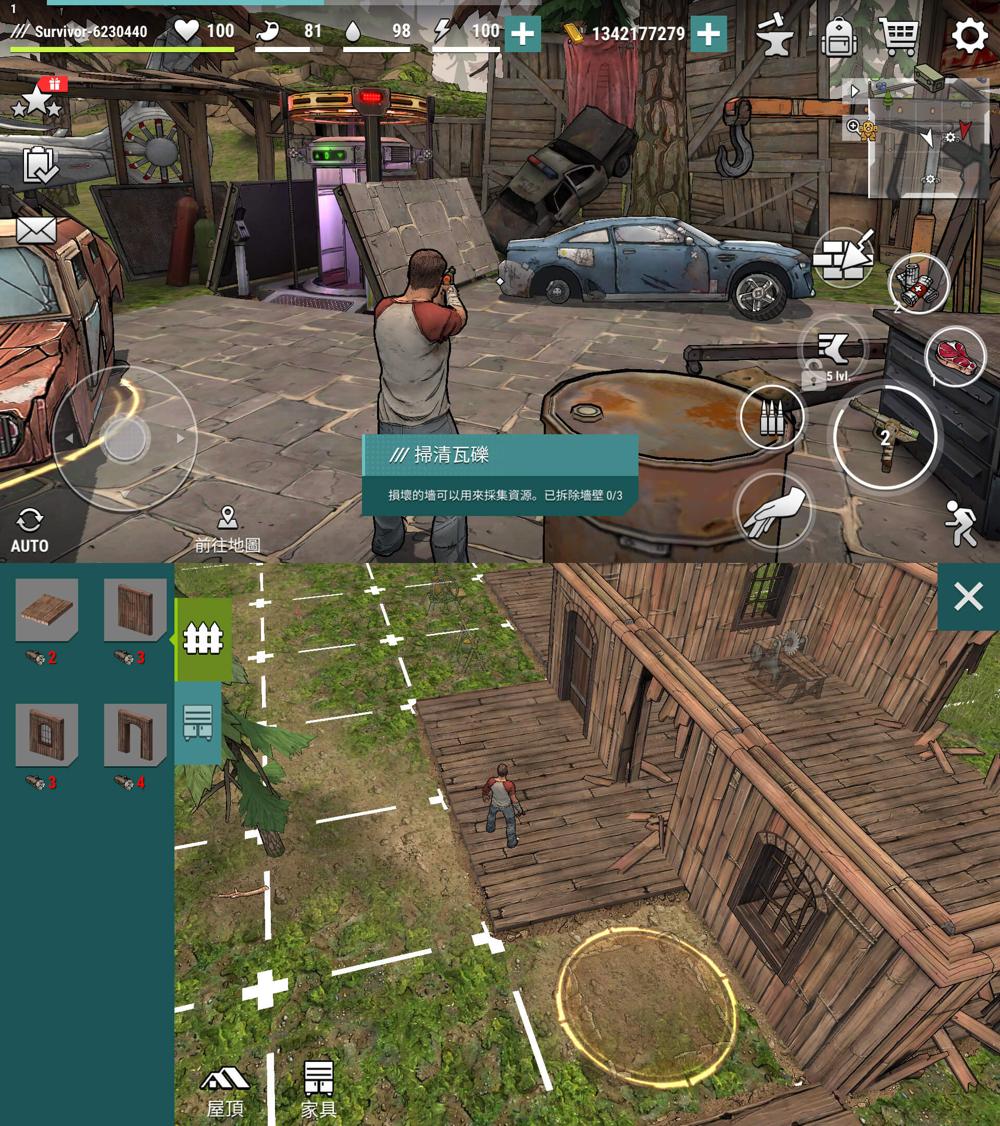Select the wooden floor building piece
Viewport: 1000px width, 1126px height.
[46, 610]
